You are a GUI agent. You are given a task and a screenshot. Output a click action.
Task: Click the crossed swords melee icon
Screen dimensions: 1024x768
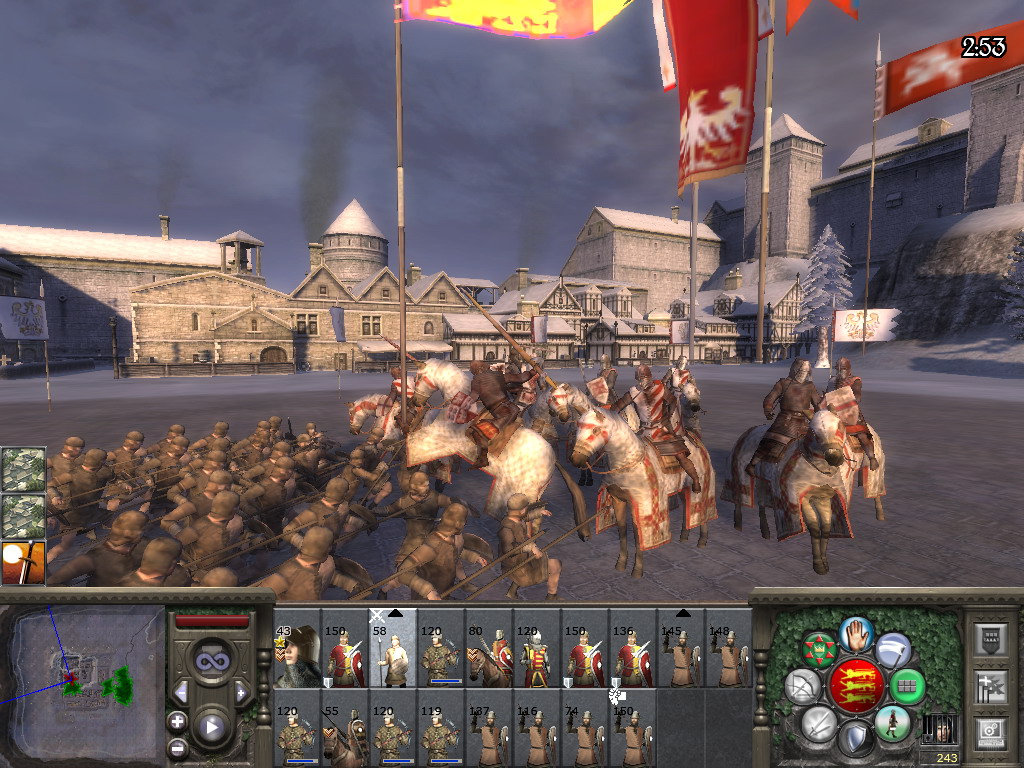[x=820, y=722]
